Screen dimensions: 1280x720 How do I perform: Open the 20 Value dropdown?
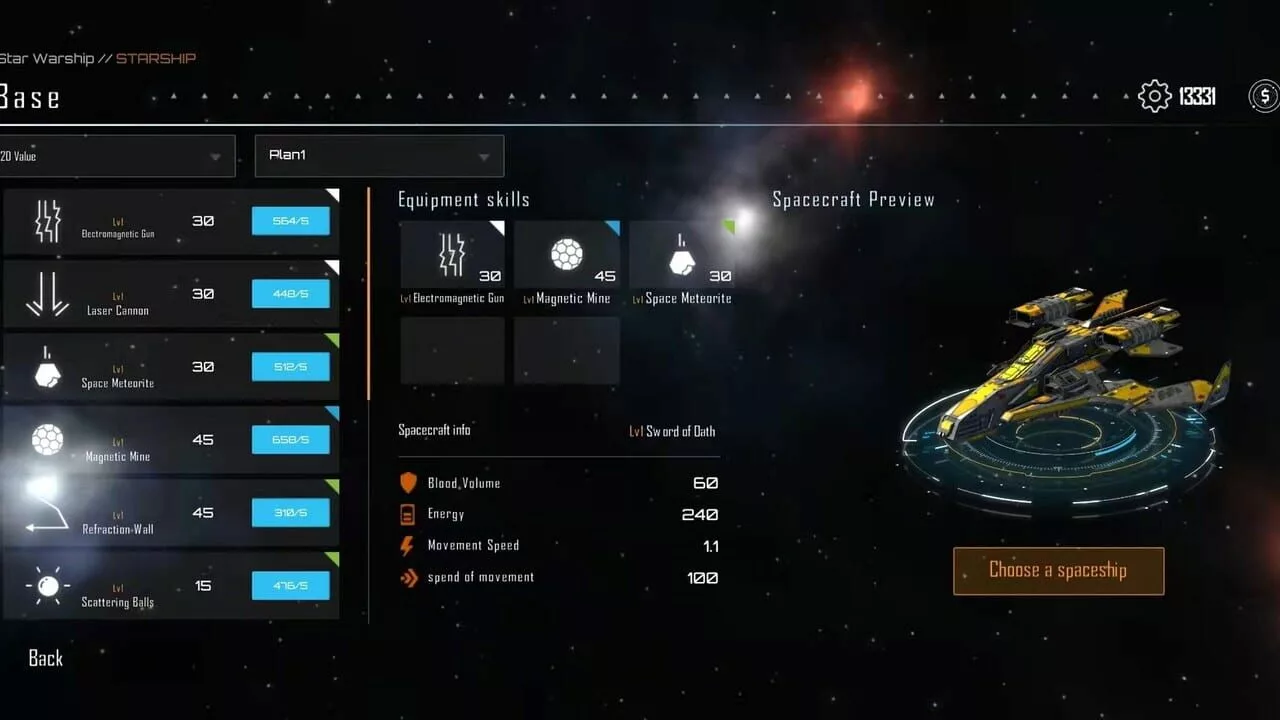point(117,156)
